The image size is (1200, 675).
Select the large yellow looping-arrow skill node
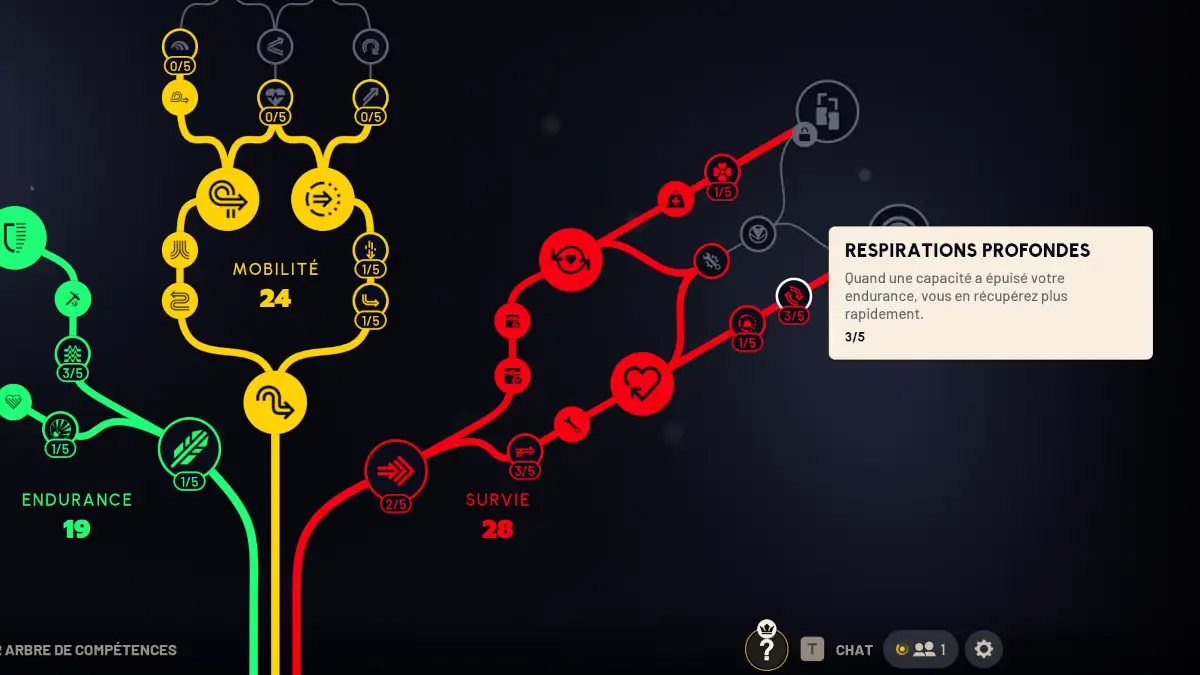click(228, 199)
